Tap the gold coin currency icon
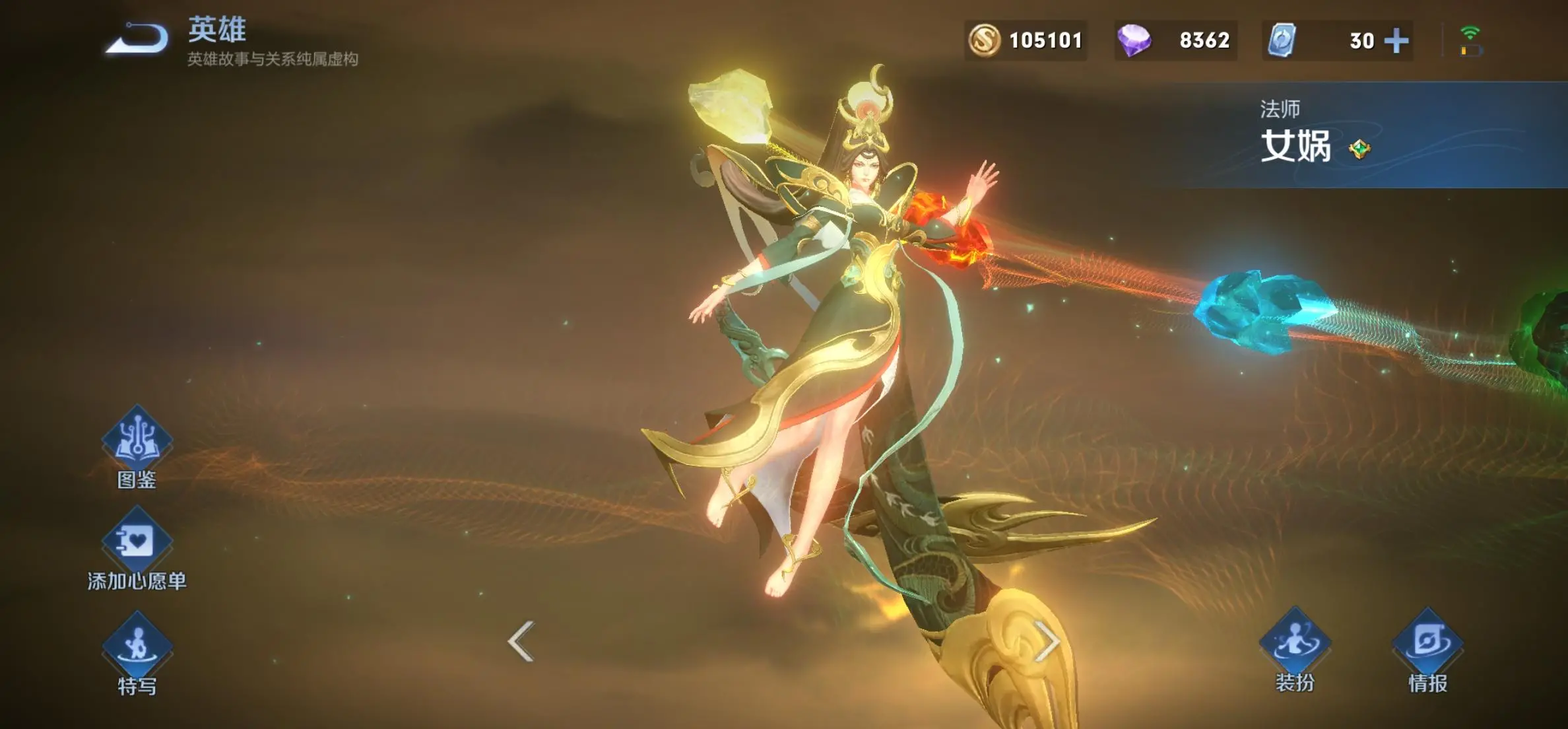 tap(984, 41)
